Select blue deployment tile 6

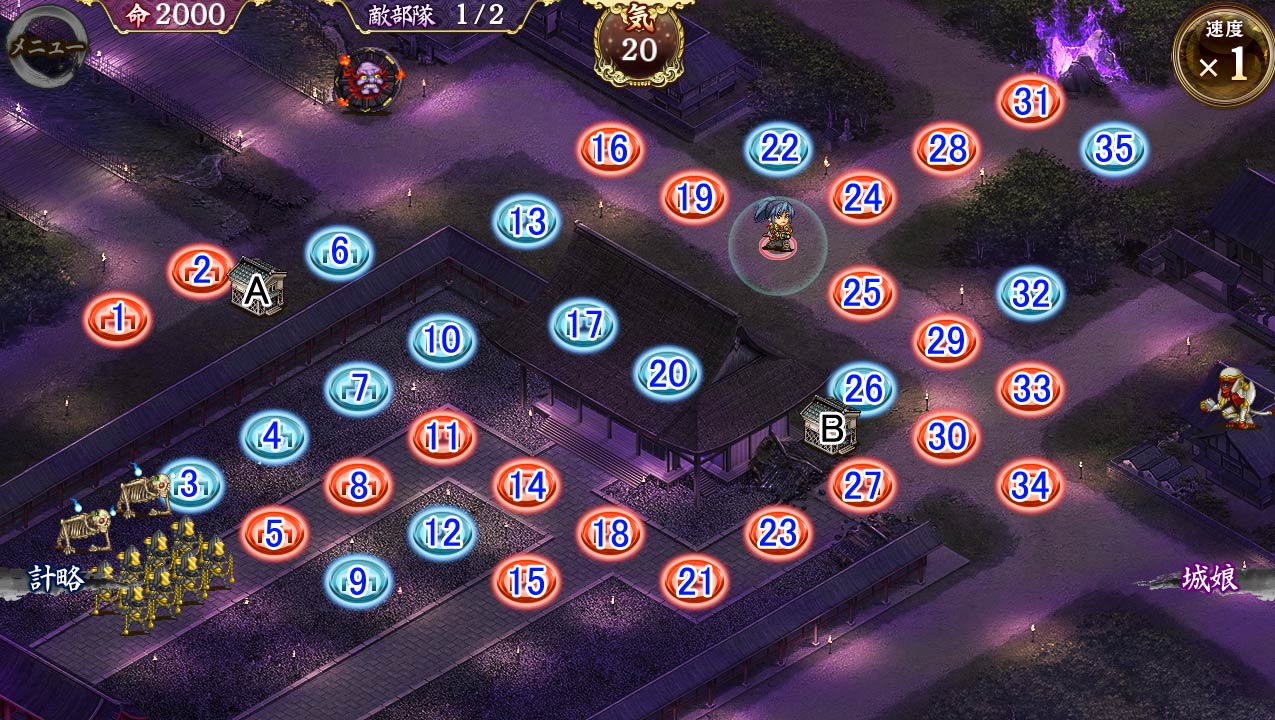click(339, 253)
